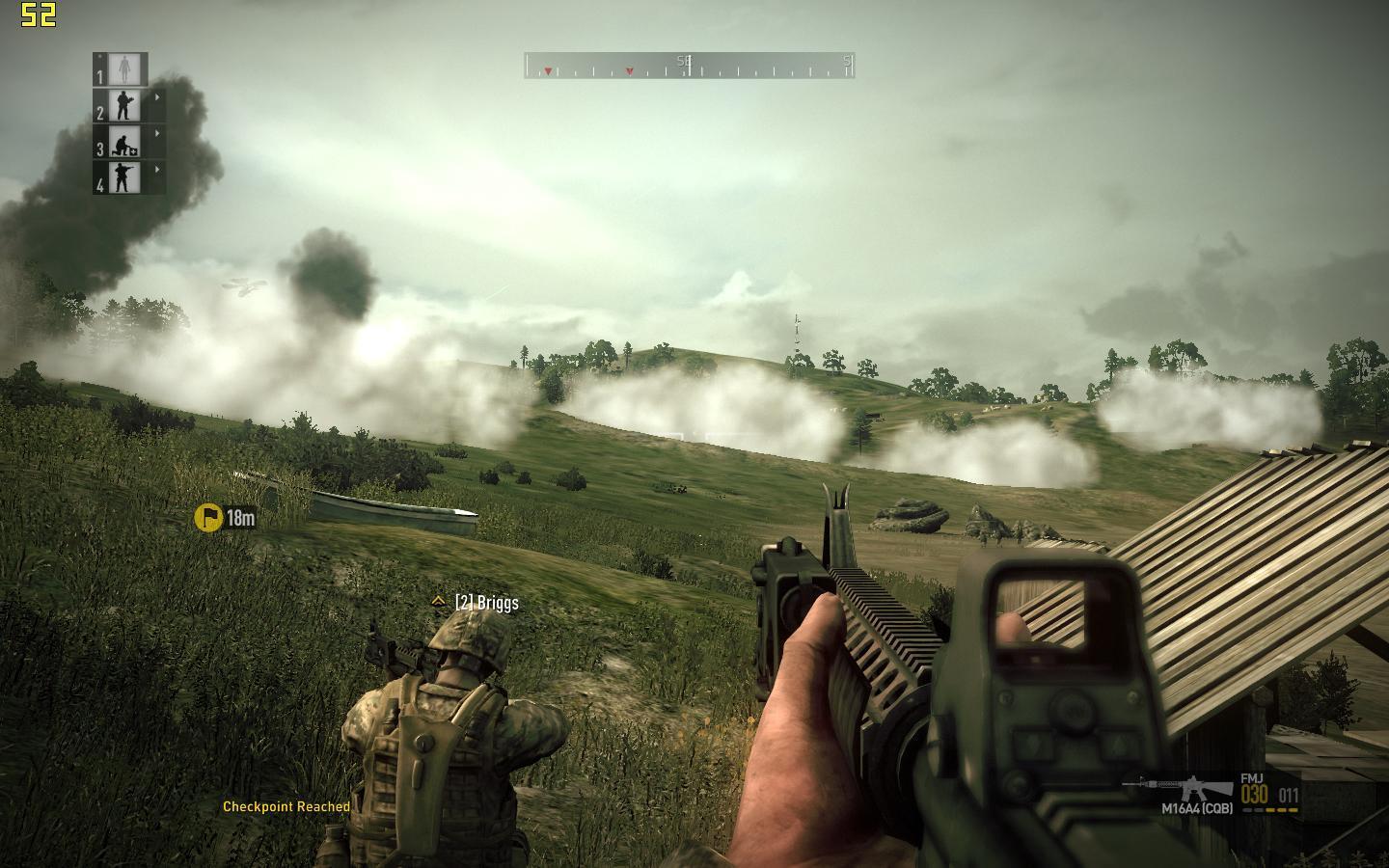Select the Briggs squad name tag
Viewport: 1389px width, 868px height.
click(486, 603)
